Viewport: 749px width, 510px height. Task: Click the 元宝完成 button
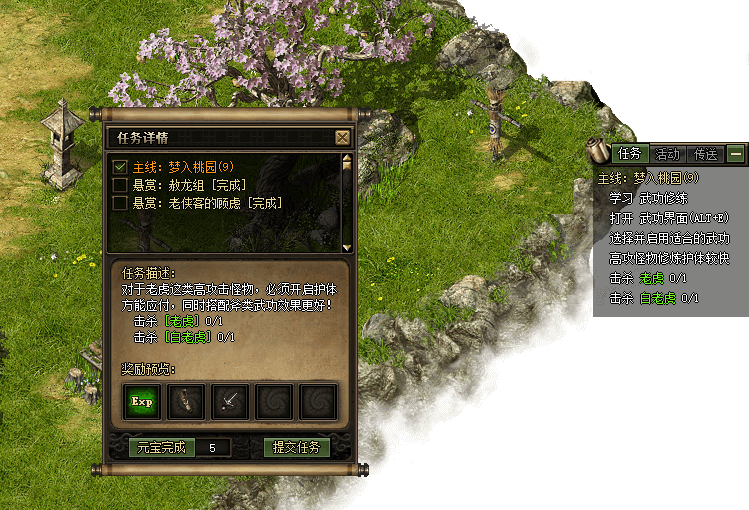[160, 447]
